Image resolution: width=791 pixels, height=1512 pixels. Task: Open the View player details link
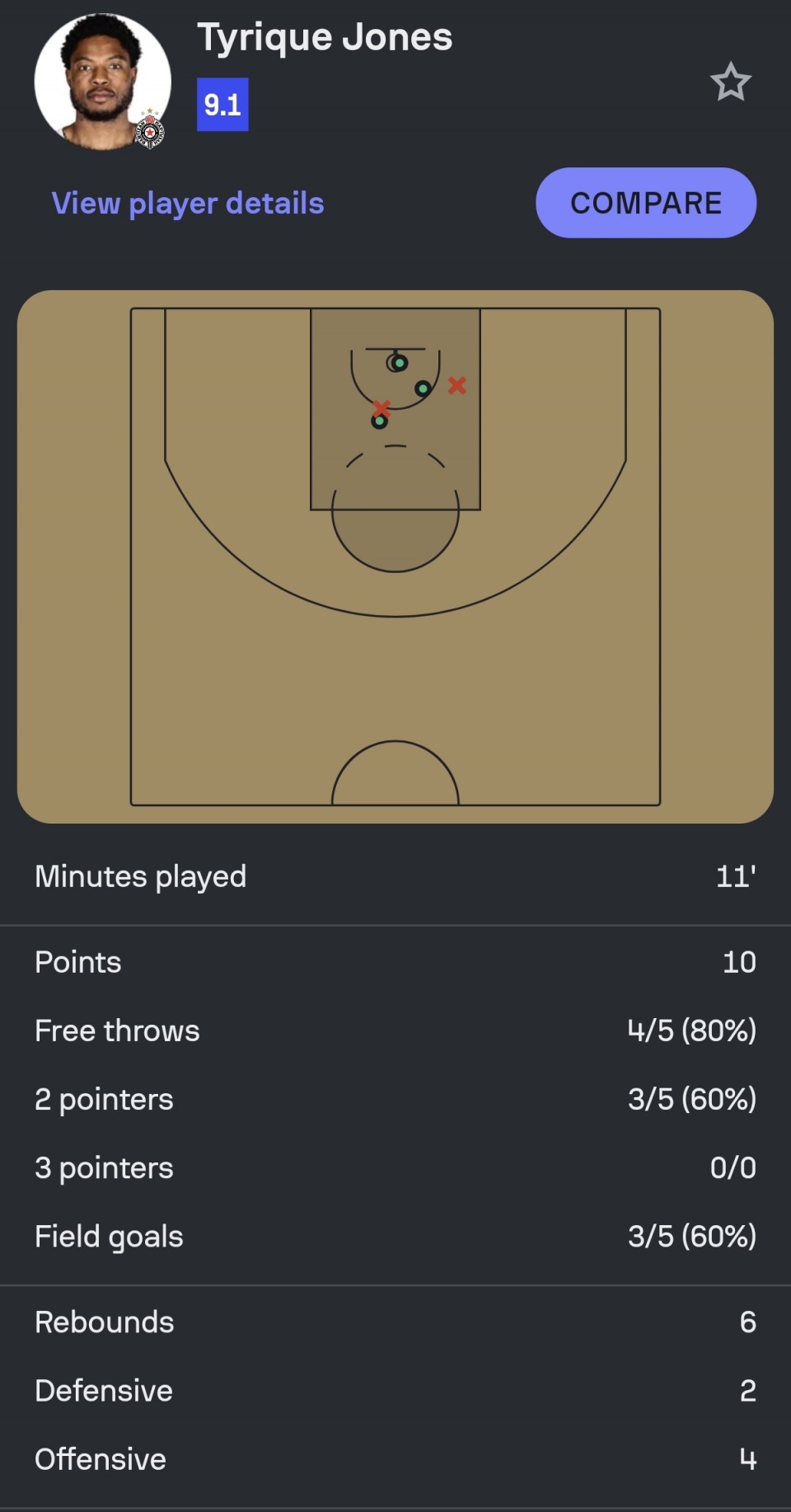pos(188,204)
